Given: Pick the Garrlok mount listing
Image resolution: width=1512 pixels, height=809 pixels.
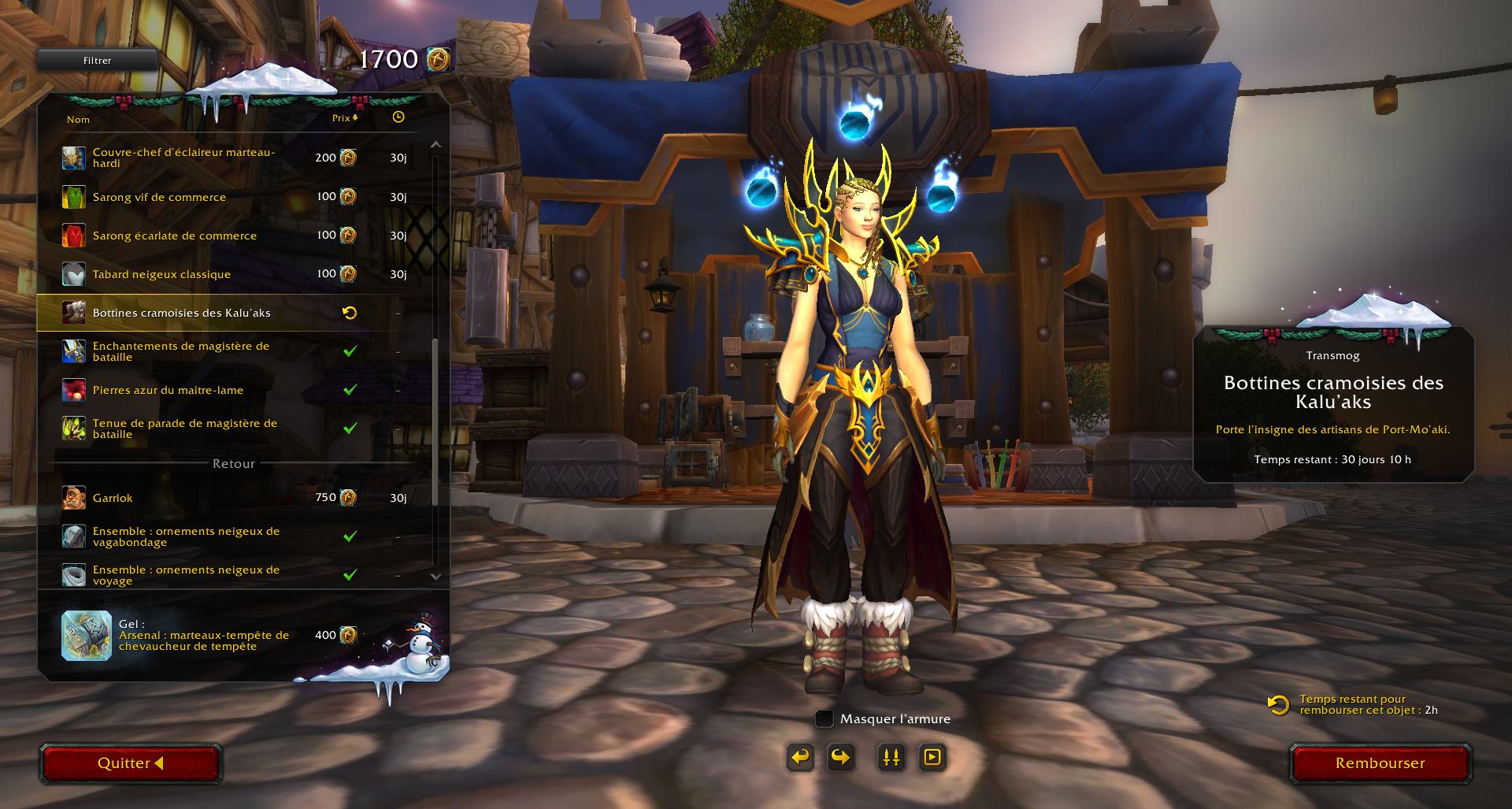Looking at the screenshot, I should click(x=113, y=498).
